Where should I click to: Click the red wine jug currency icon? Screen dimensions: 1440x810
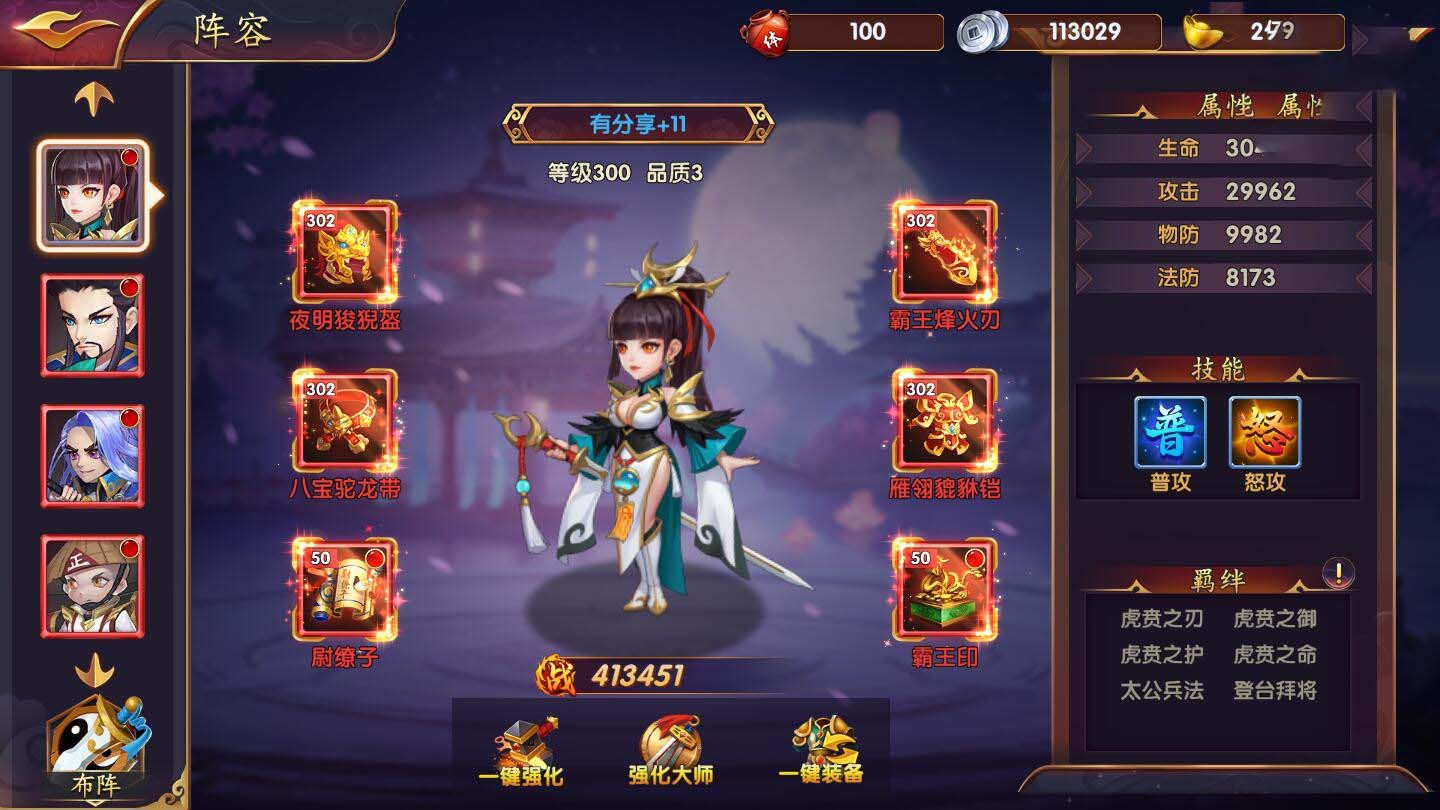[766, 31]
